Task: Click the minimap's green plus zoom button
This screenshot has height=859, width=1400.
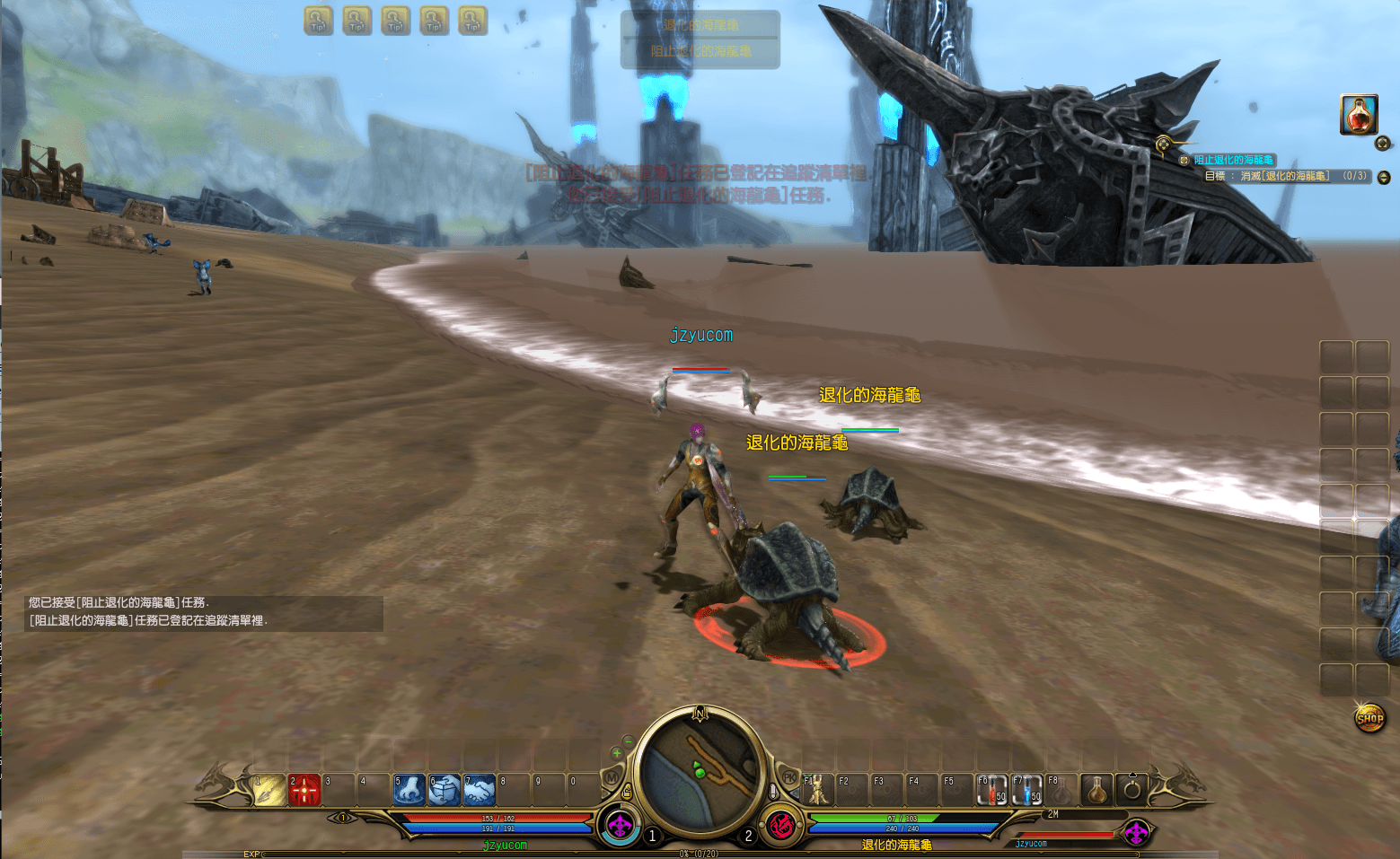Action: [x=617, y=753]
